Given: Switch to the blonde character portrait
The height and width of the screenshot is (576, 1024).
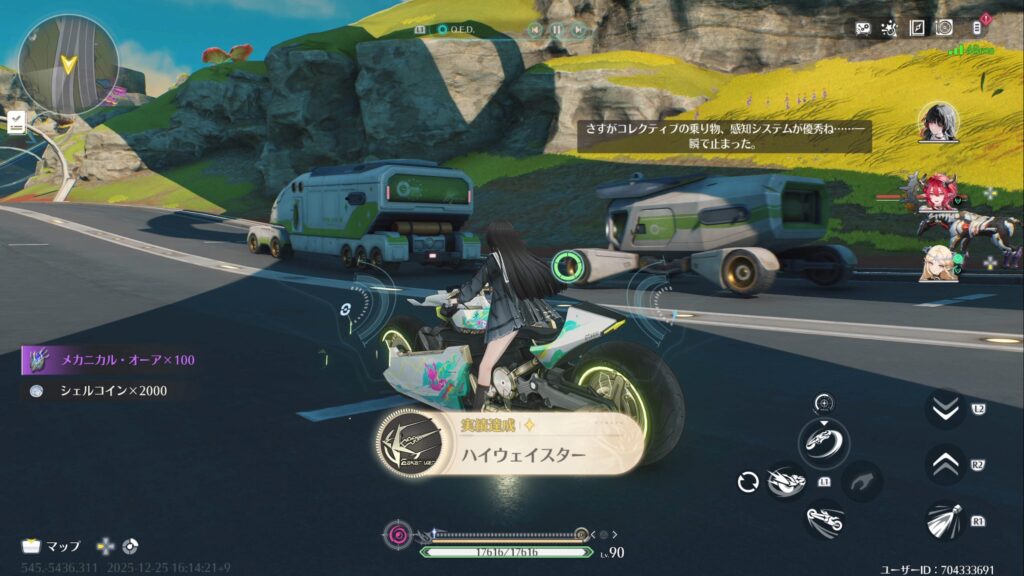Looking at the screenshot, I should click(x=938, y=262).
